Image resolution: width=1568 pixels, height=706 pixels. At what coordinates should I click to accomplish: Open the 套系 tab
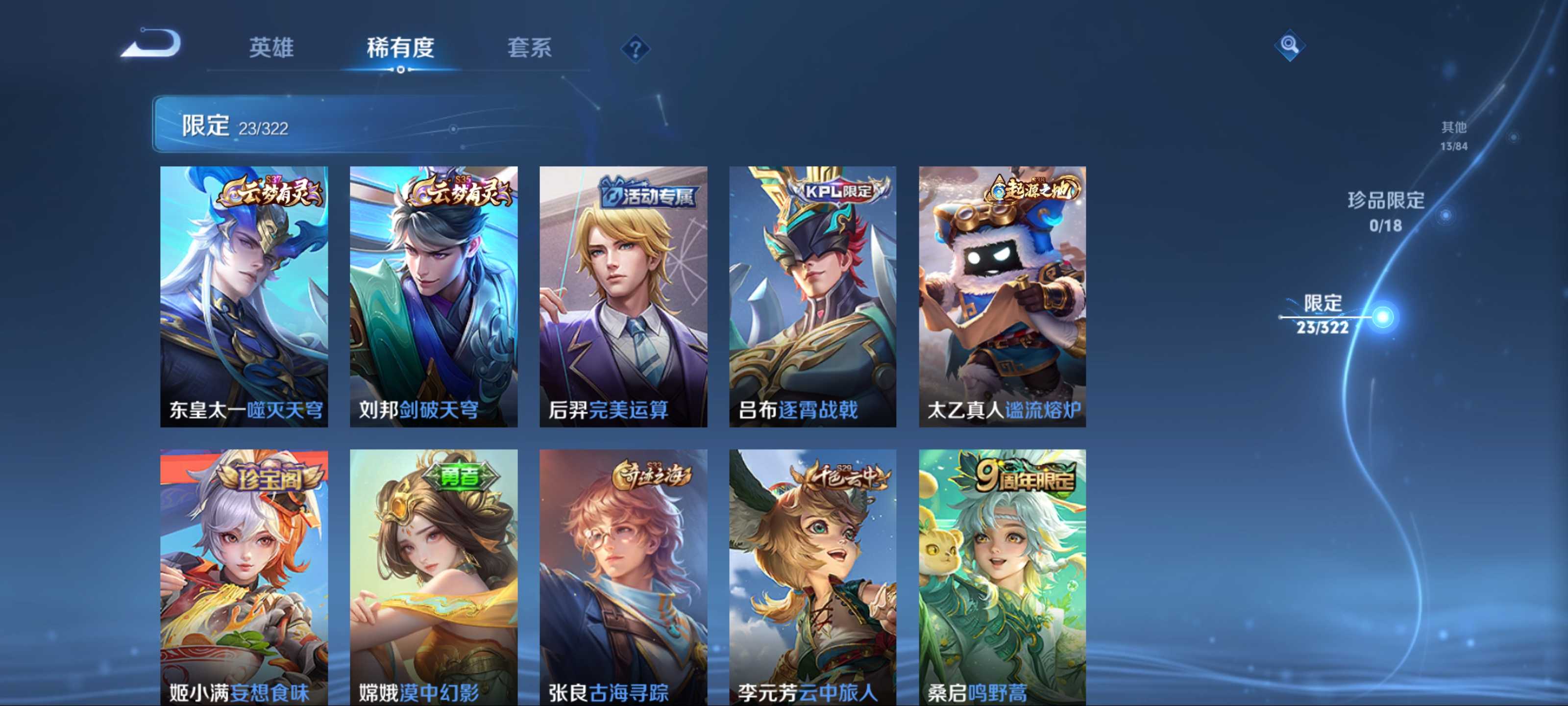click(x=529, y=48)
